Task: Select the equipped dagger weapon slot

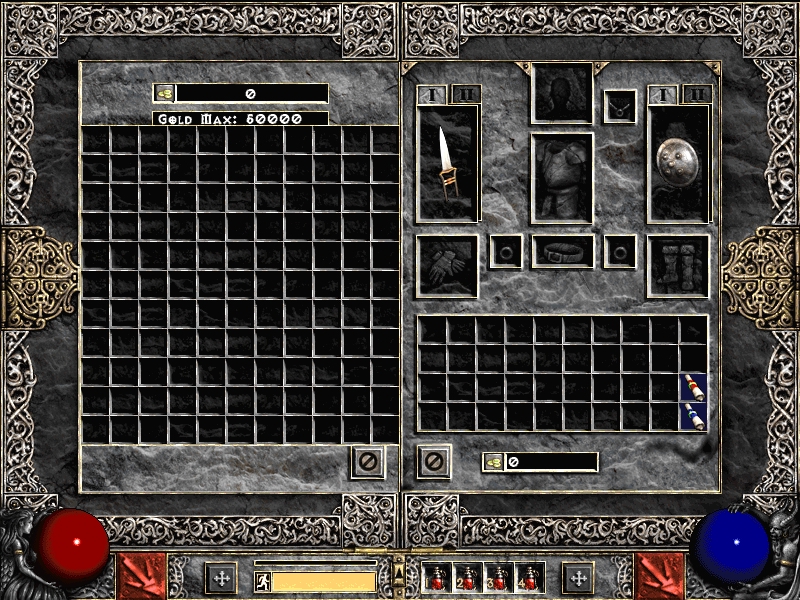Action: (x=447, y=163)
